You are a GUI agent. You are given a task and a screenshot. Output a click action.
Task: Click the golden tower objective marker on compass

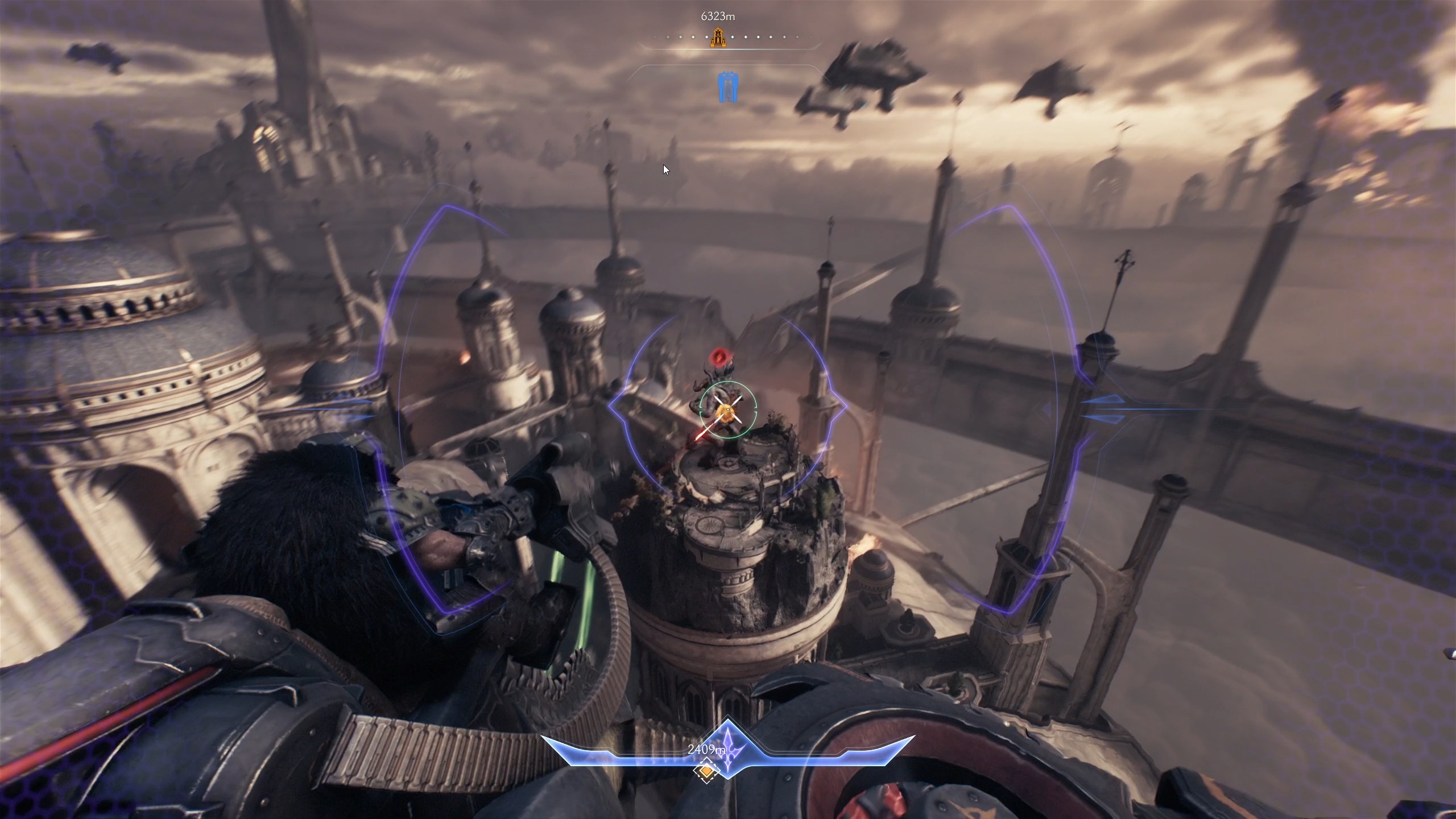[x=718, y=38]
